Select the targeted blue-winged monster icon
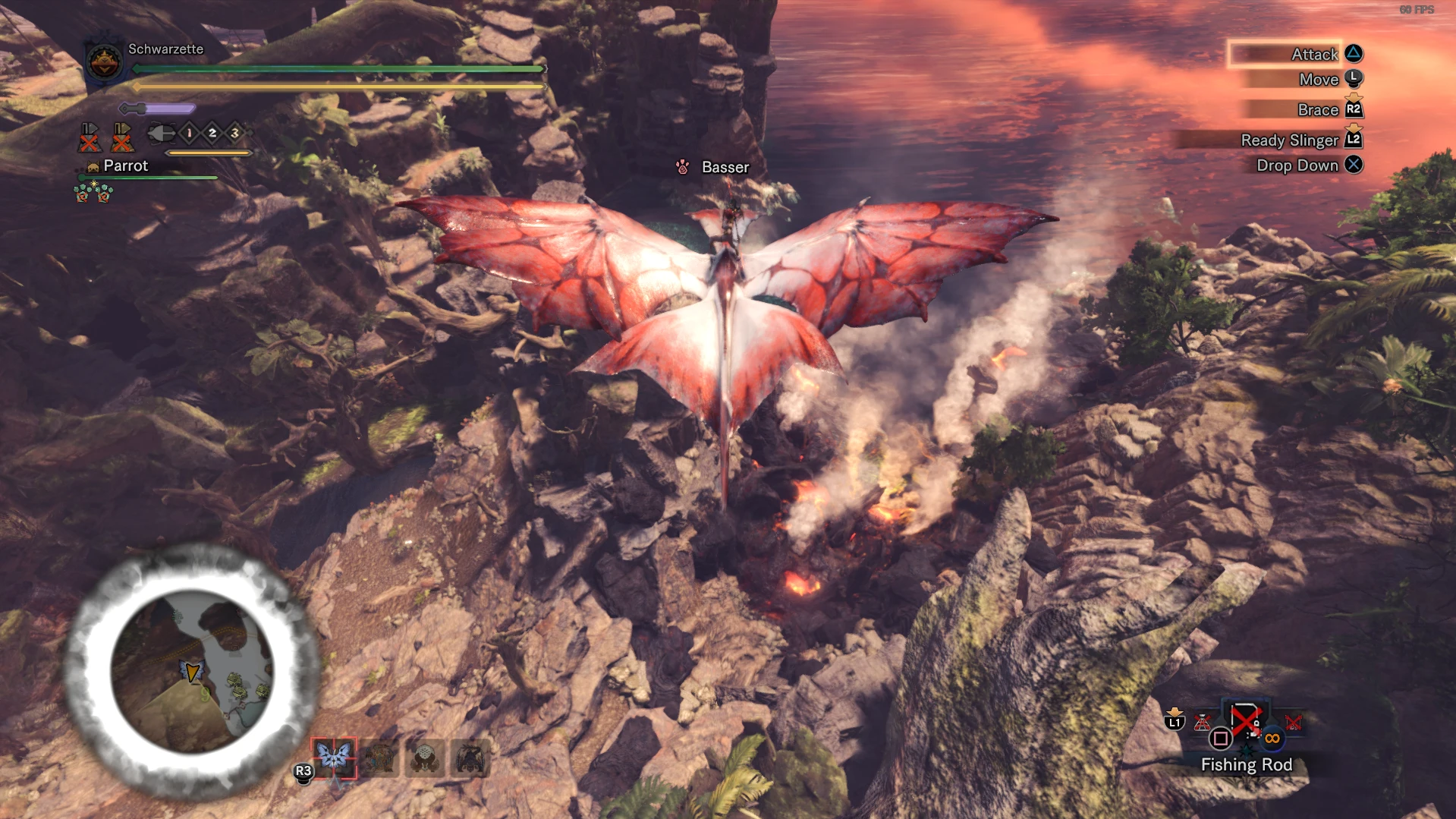This screenshot has width=1456, height=819. (x=334, y=757)
